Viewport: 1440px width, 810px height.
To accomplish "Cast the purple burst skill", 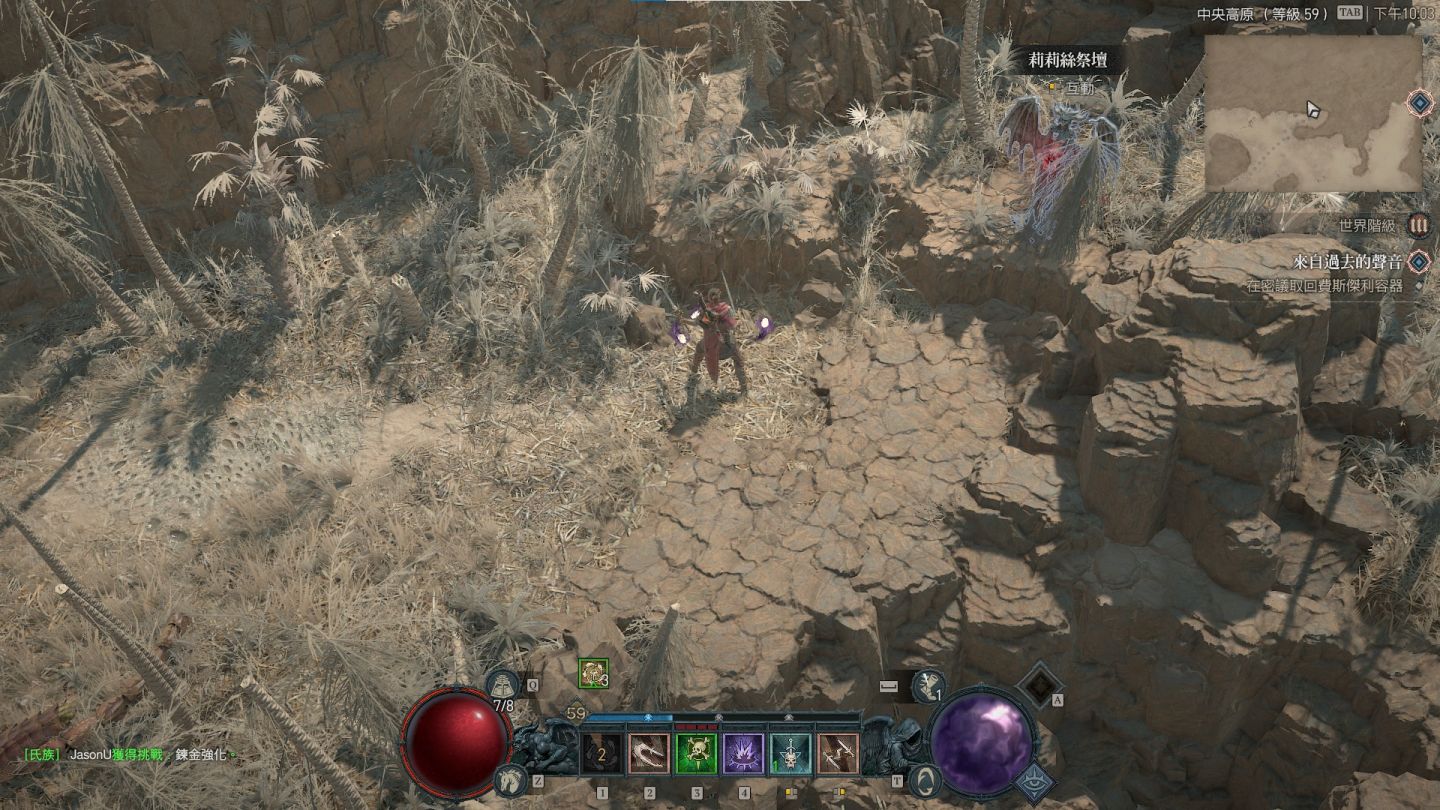I will click(743, 754).
